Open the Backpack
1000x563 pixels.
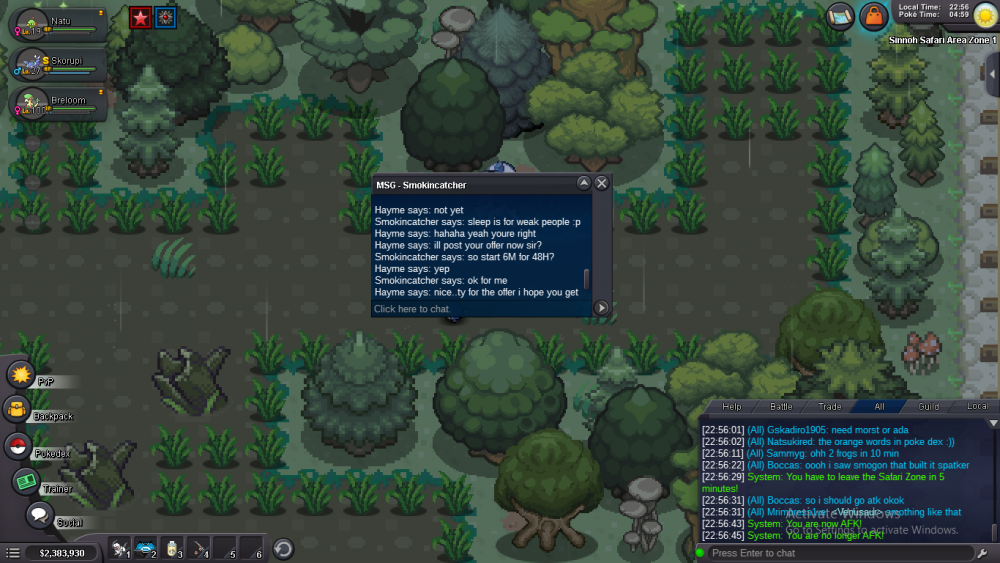tap(17, 409)
